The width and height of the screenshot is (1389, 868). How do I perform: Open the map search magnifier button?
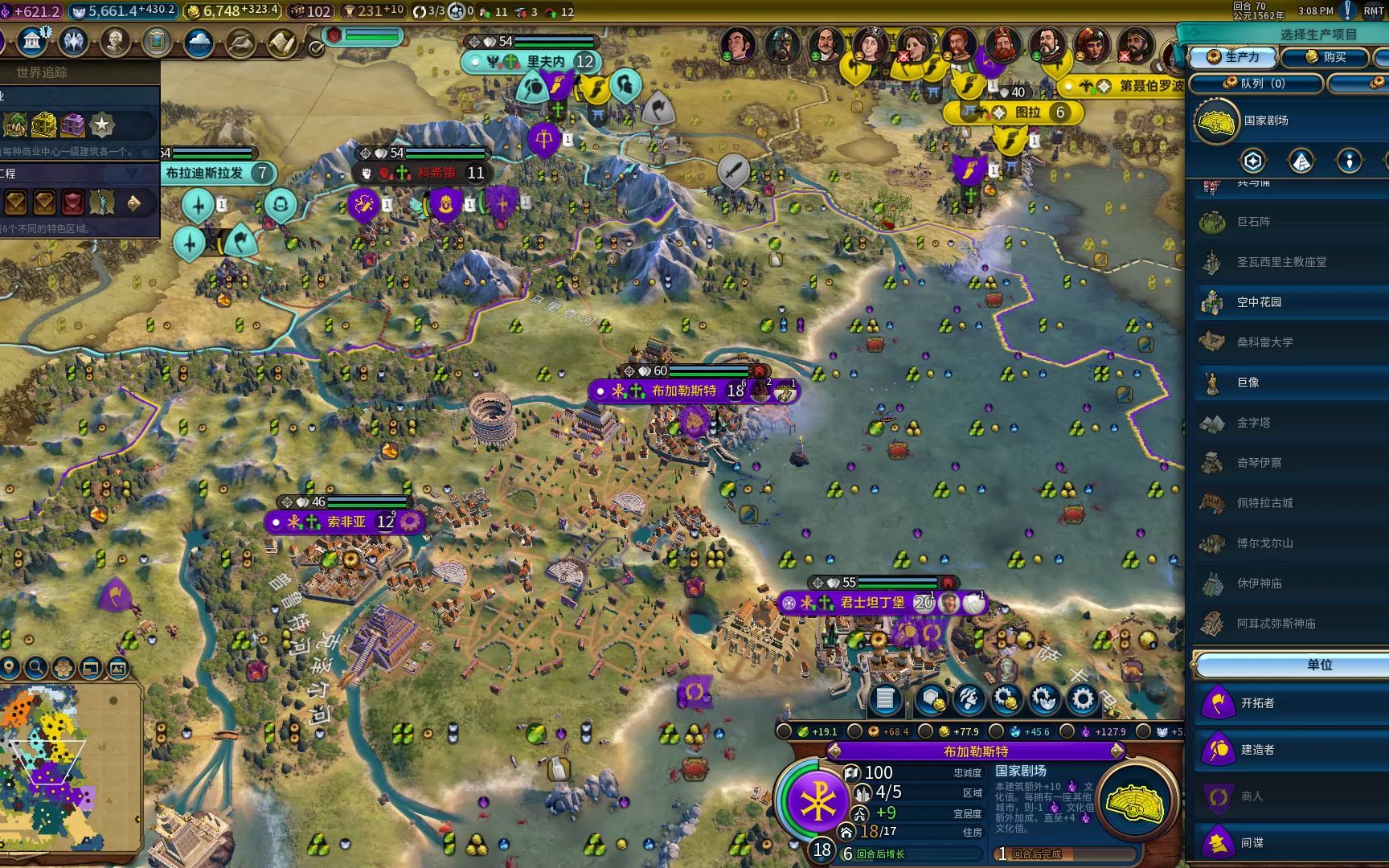click(x=35, y=667)
